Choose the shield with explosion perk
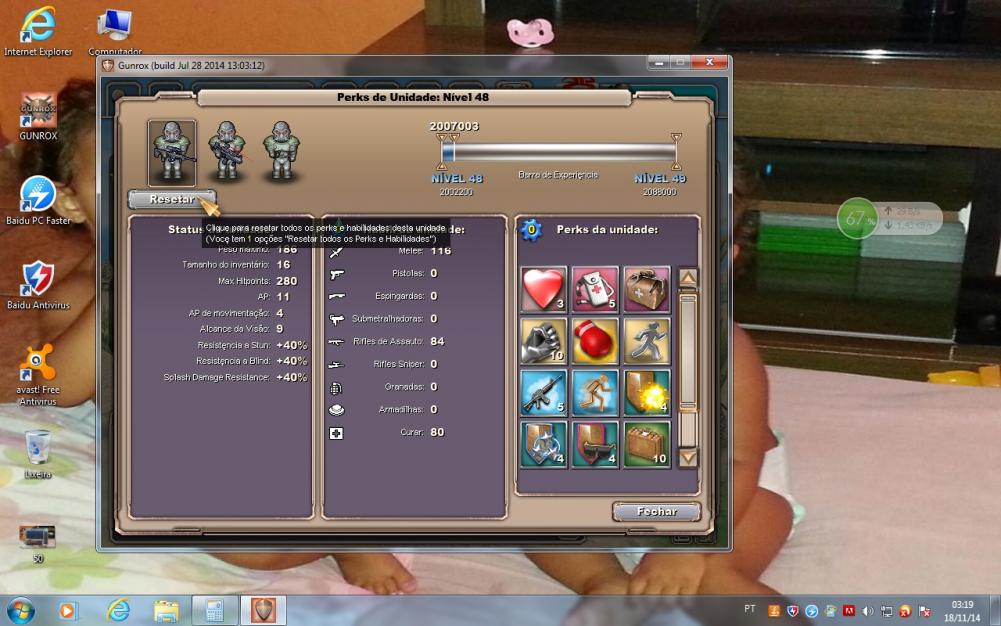This screenshot has width=1001, height=626. click(647, 393)
